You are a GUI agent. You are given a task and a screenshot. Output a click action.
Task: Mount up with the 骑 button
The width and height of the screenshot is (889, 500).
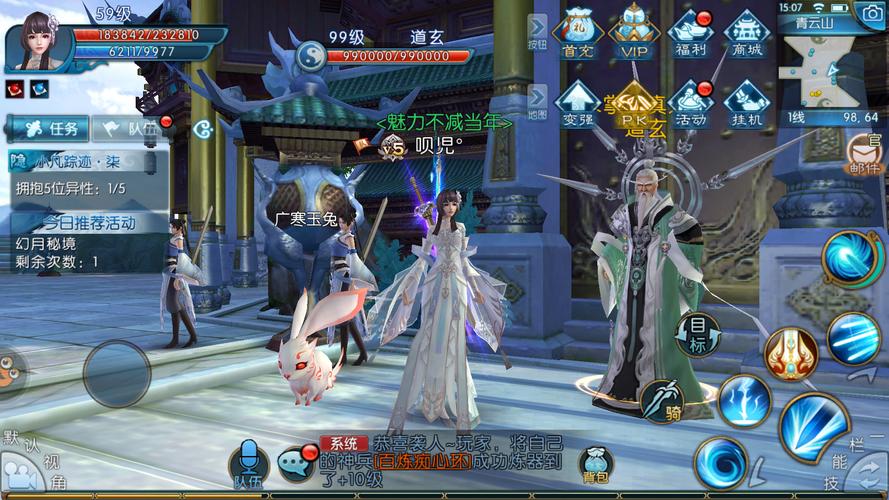tap(661, 399)
